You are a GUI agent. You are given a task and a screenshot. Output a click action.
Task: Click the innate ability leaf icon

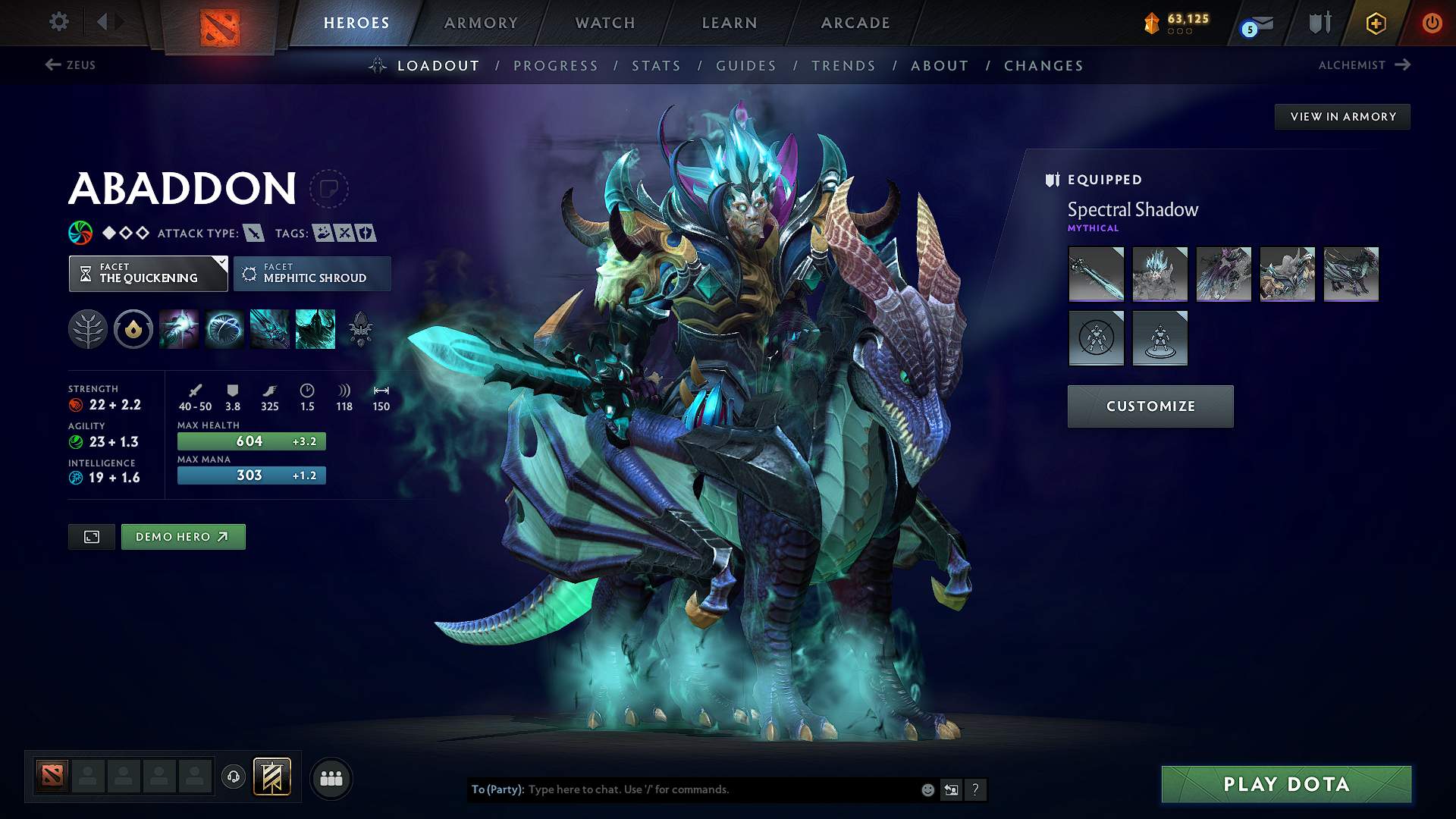coord(88,329)
